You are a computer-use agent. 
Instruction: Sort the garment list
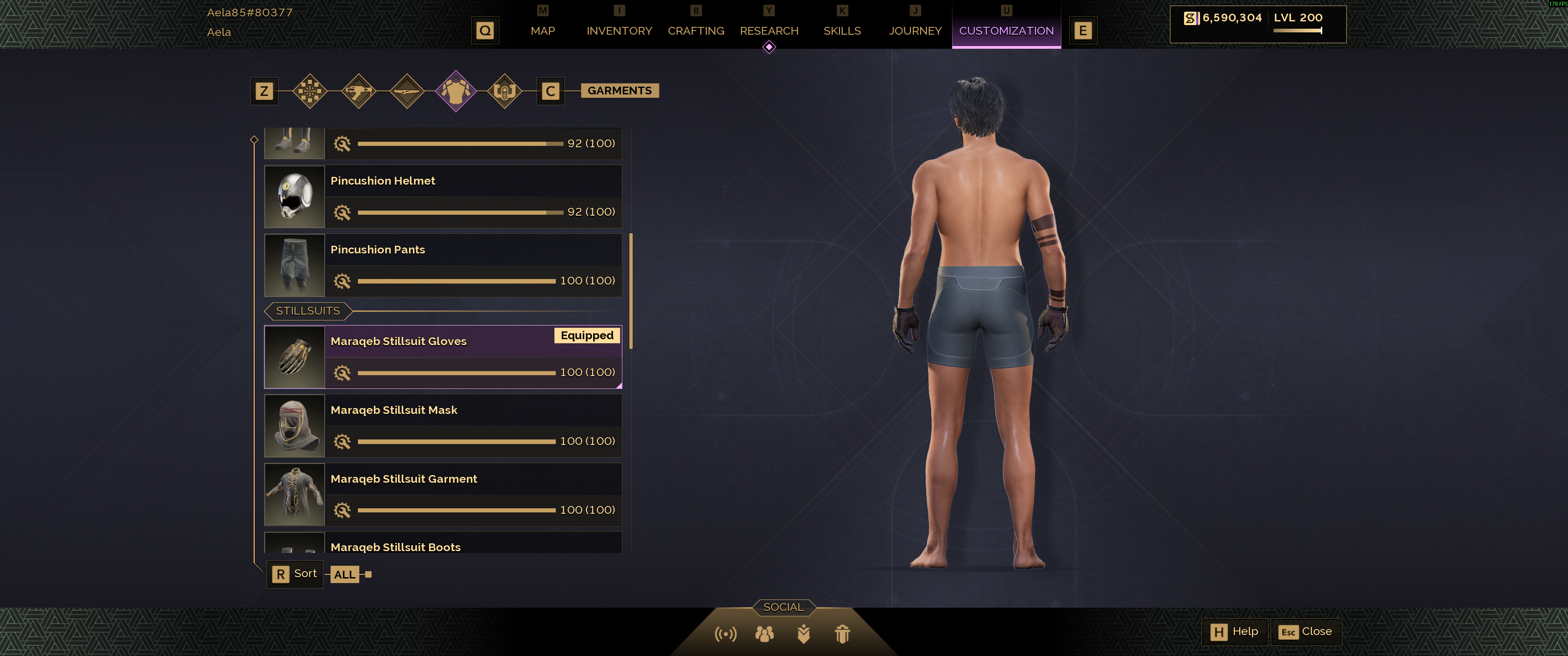click(295, 574)
